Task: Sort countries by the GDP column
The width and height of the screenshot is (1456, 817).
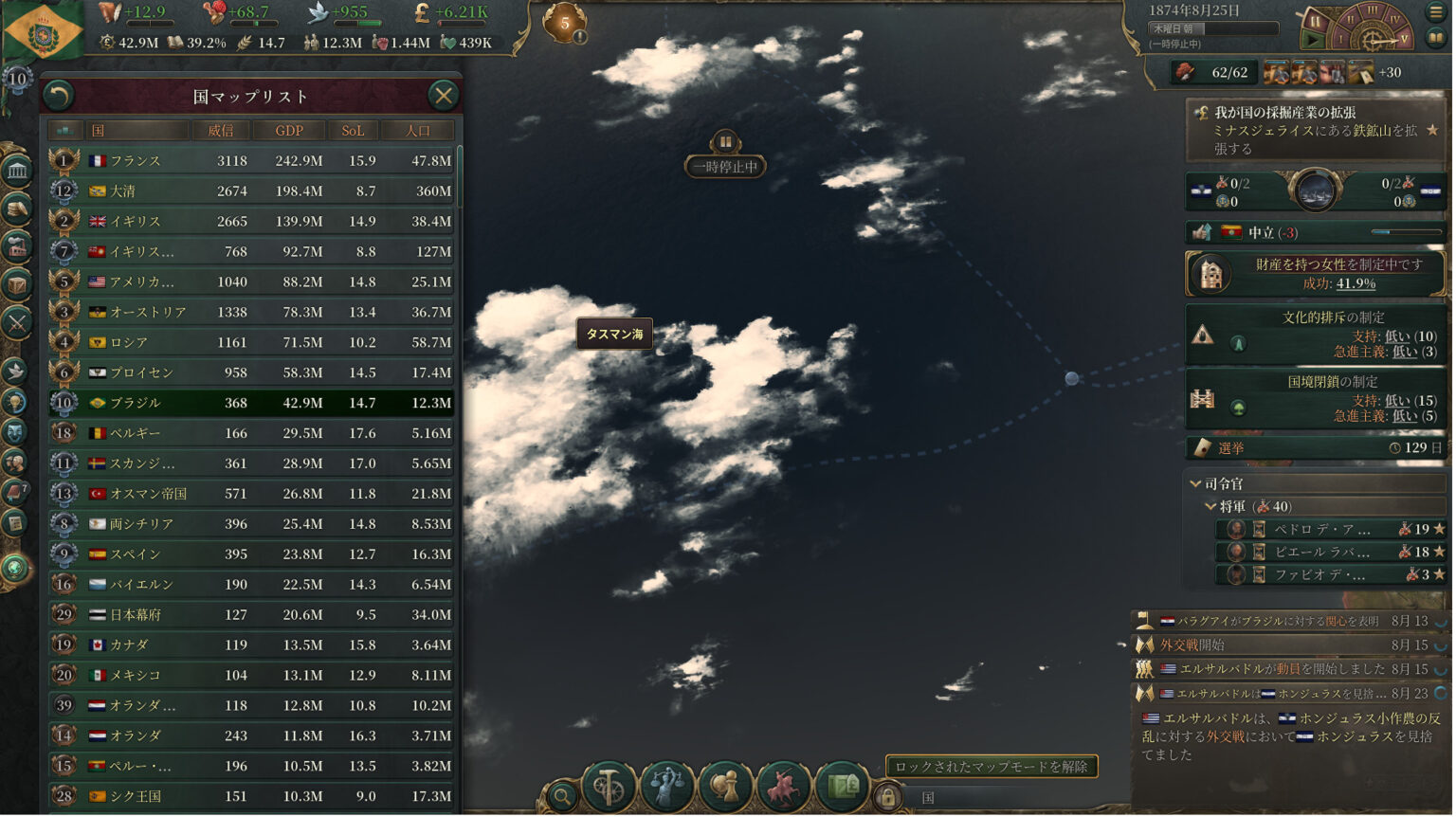Action: tap(289, 130)
